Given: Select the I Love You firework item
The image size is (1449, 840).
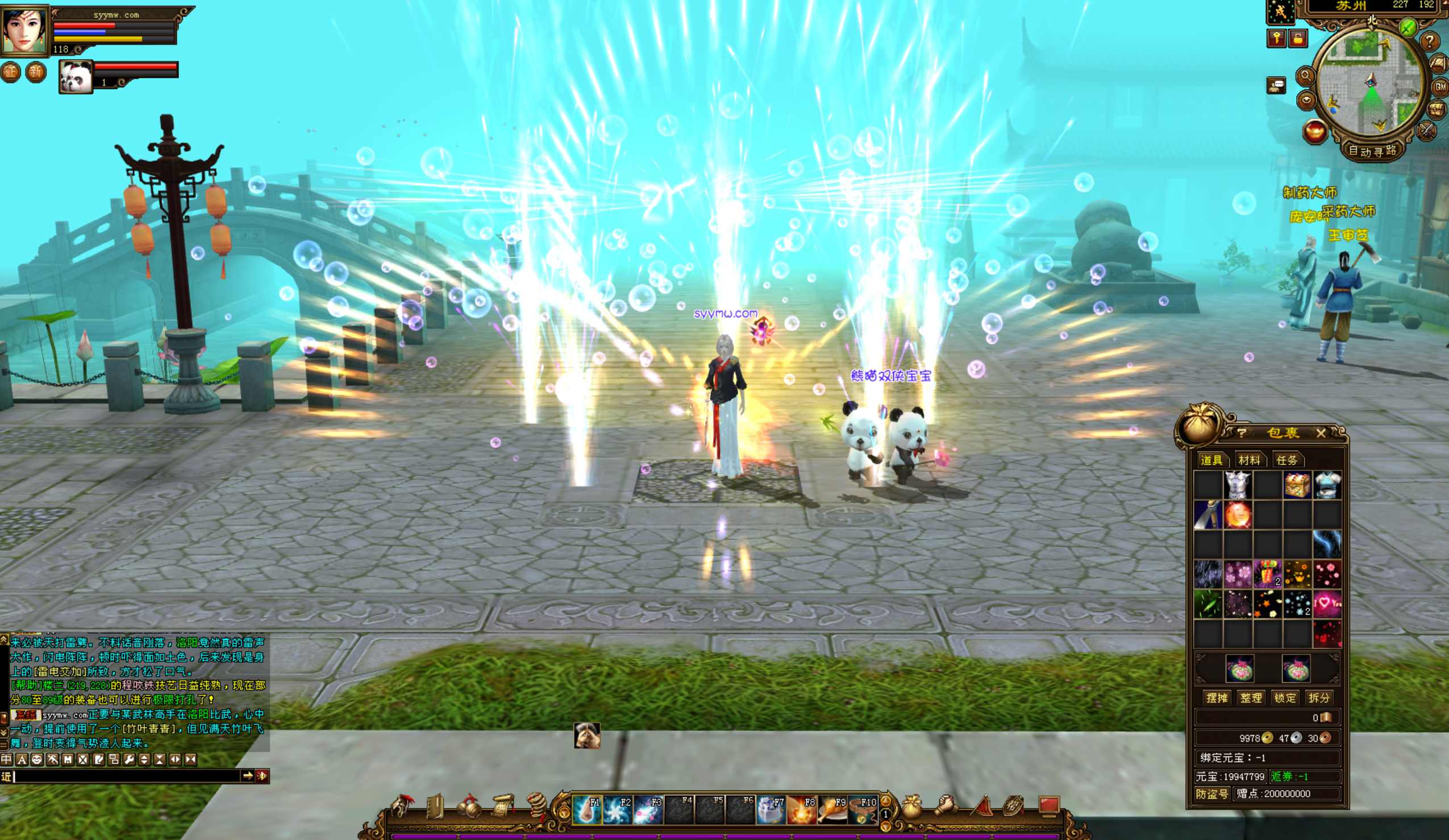Looking at the screenshot, I should click(1327, 604).
